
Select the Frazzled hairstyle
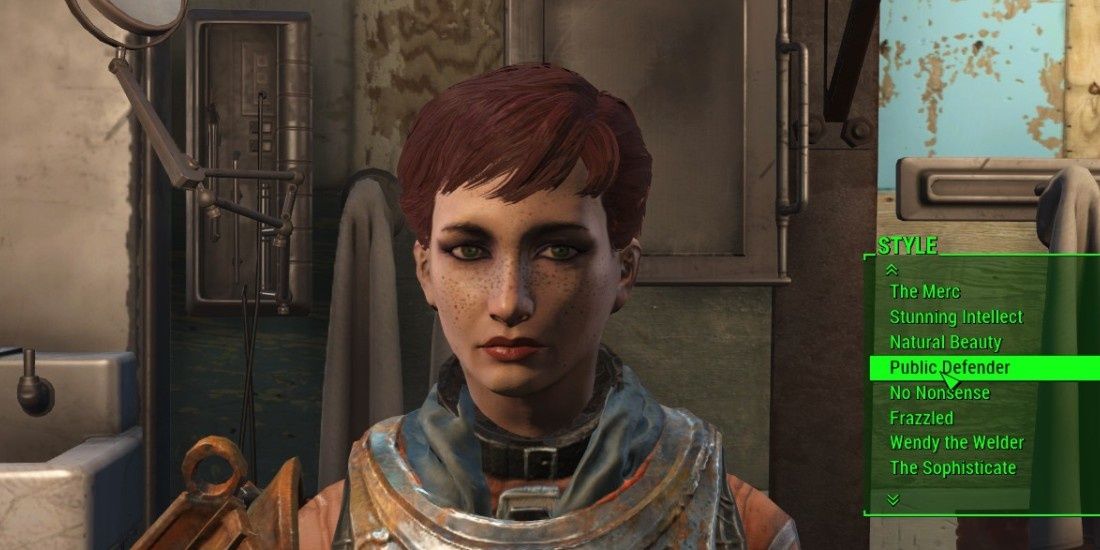(921, 418)
